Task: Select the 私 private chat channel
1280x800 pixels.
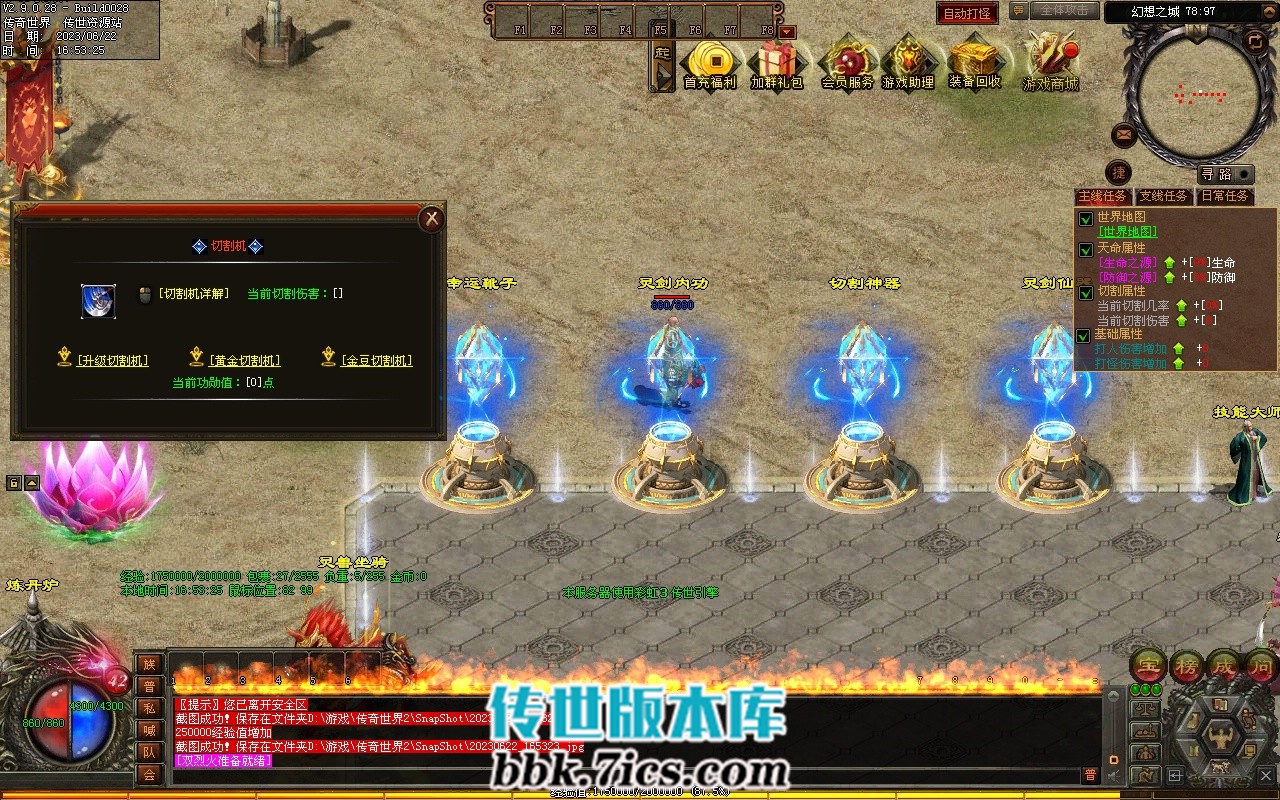Action: click(x=149, y=708)
